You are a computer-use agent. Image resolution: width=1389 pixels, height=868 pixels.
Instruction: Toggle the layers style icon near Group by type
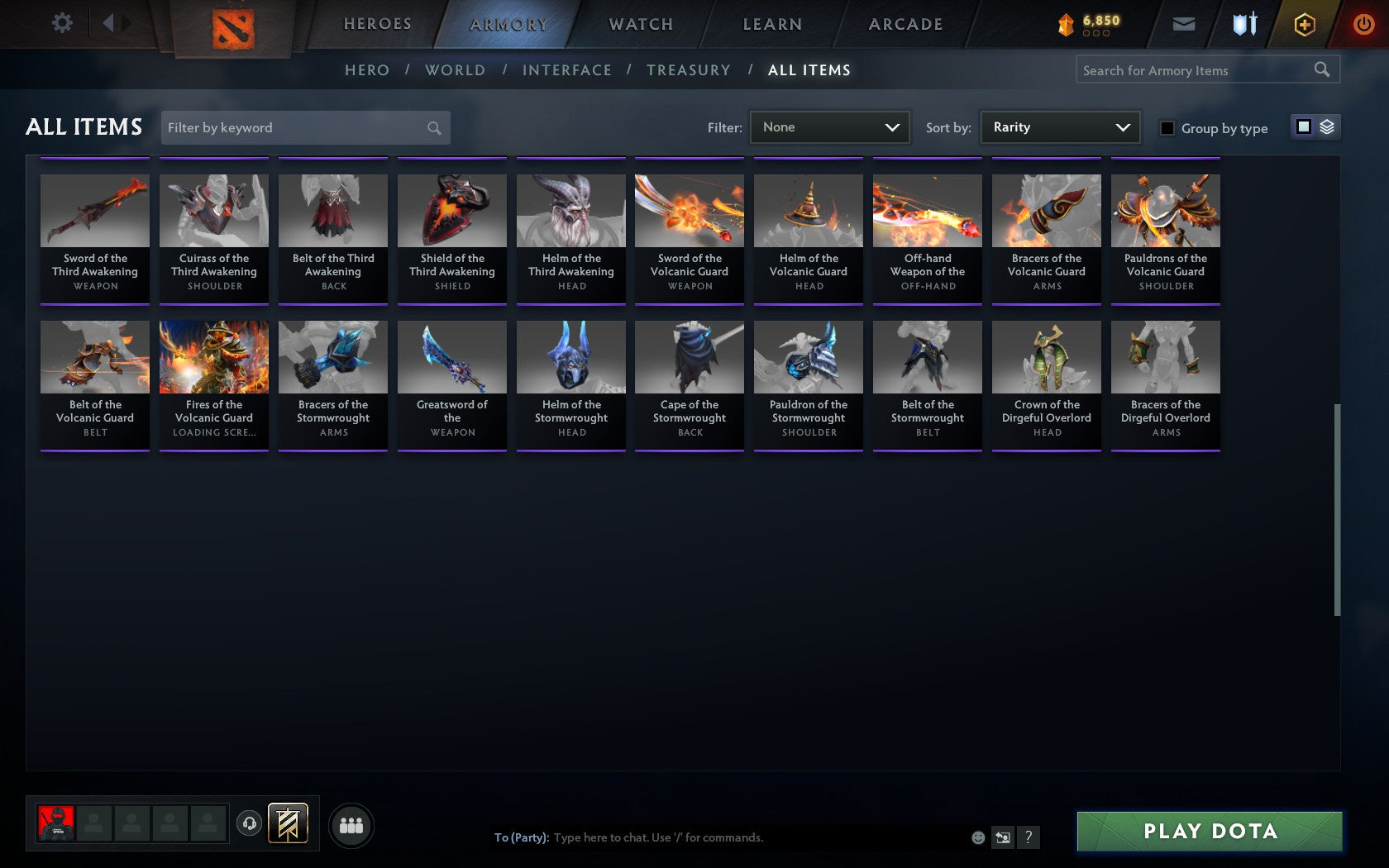pyautogui.click(x=1327, y=127)
